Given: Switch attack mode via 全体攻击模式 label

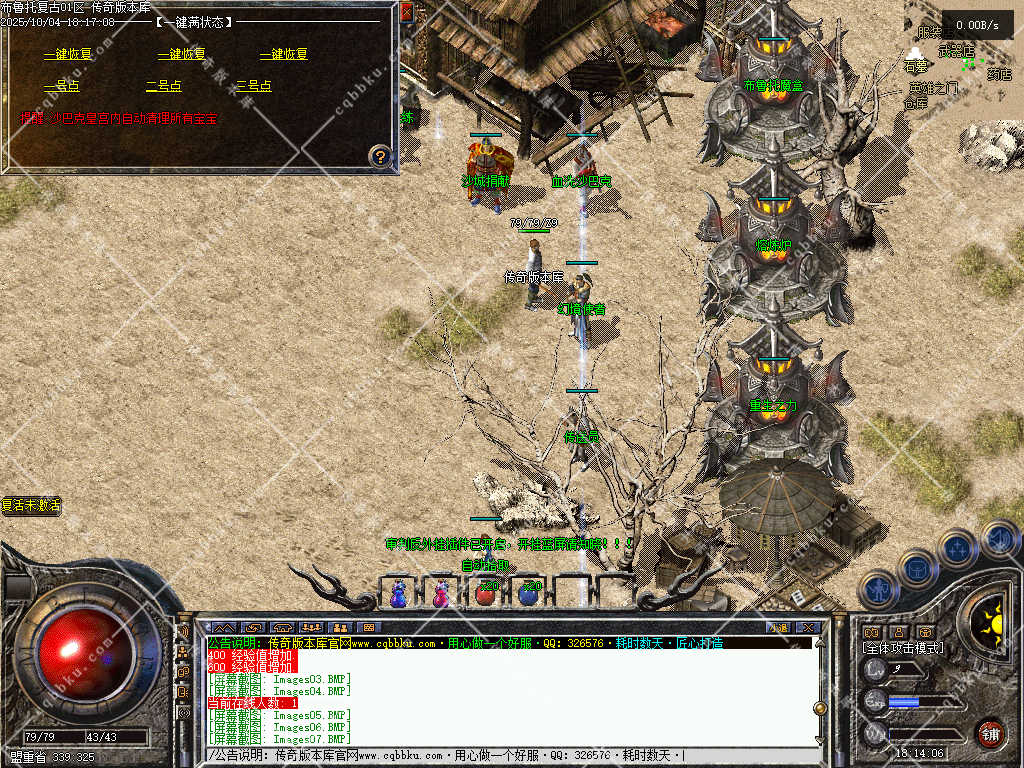Looking at the screenshot, I should click(903, 648).
